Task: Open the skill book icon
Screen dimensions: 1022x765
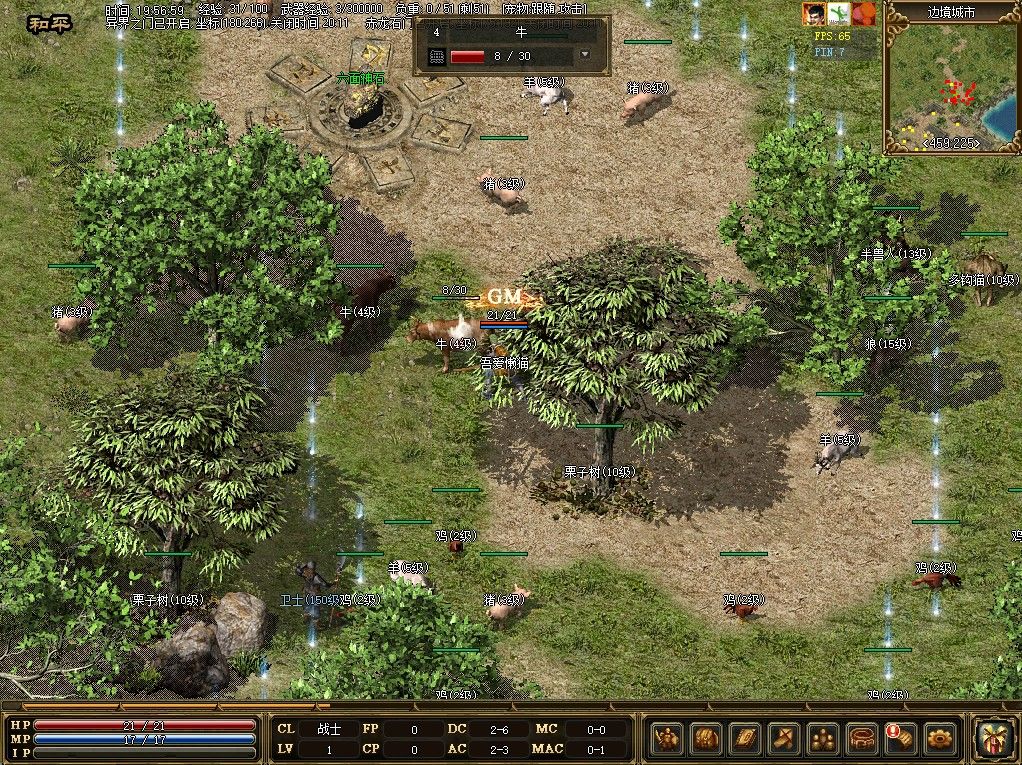Action: click(745, 739)
